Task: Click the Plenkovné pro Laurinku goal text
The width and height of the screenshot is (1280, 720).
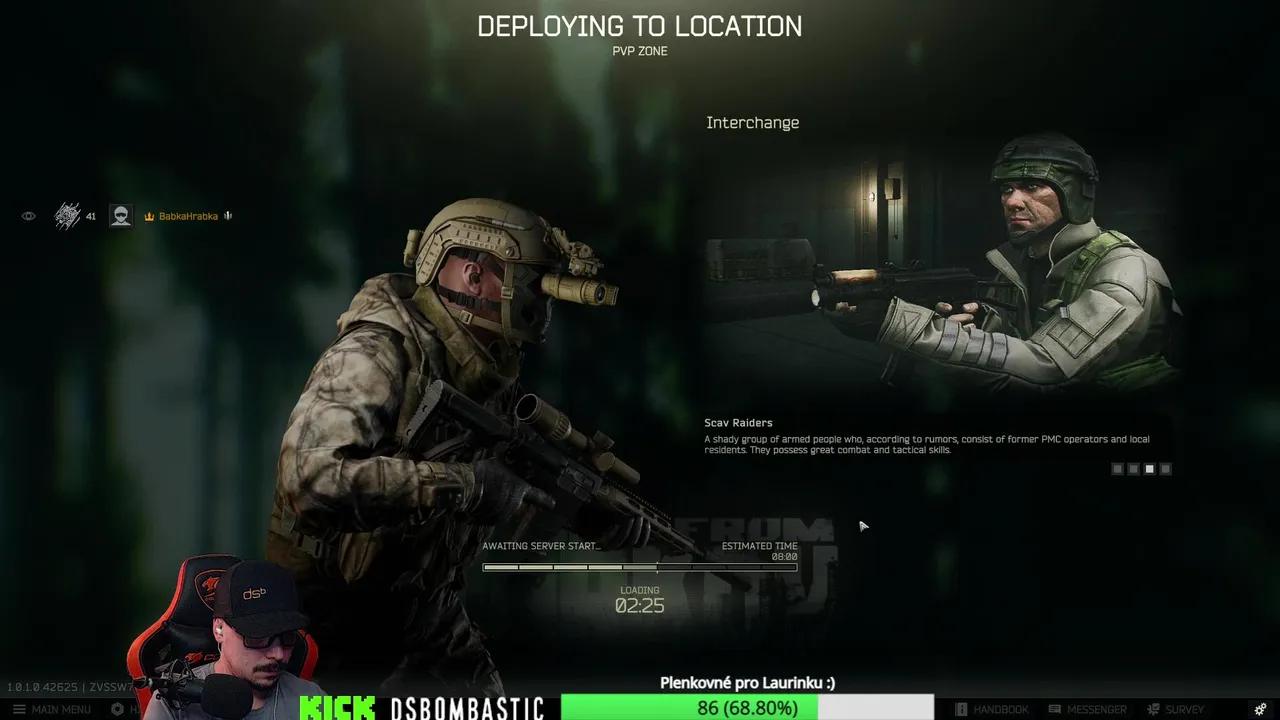Action: click(746, 683)
